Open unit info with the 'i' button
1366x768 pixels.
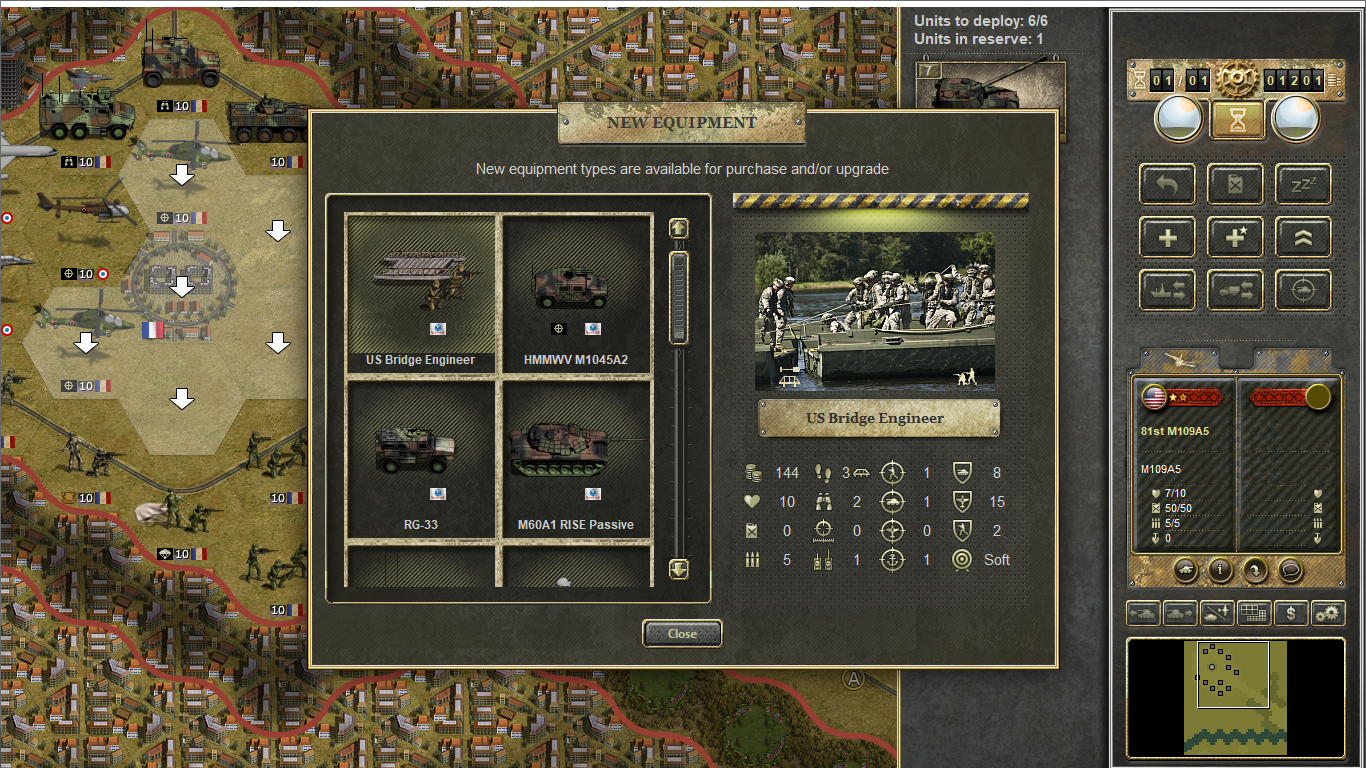[x=1220, y=570]
